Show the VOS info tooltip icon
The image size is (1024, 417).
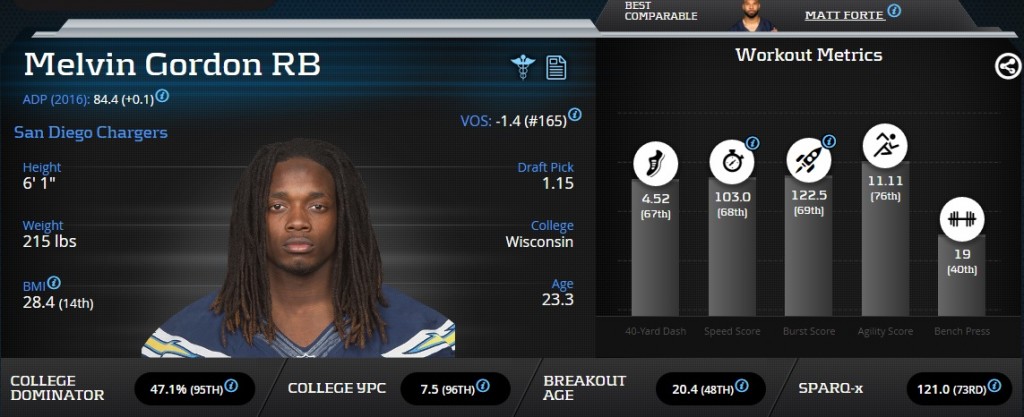575,116
